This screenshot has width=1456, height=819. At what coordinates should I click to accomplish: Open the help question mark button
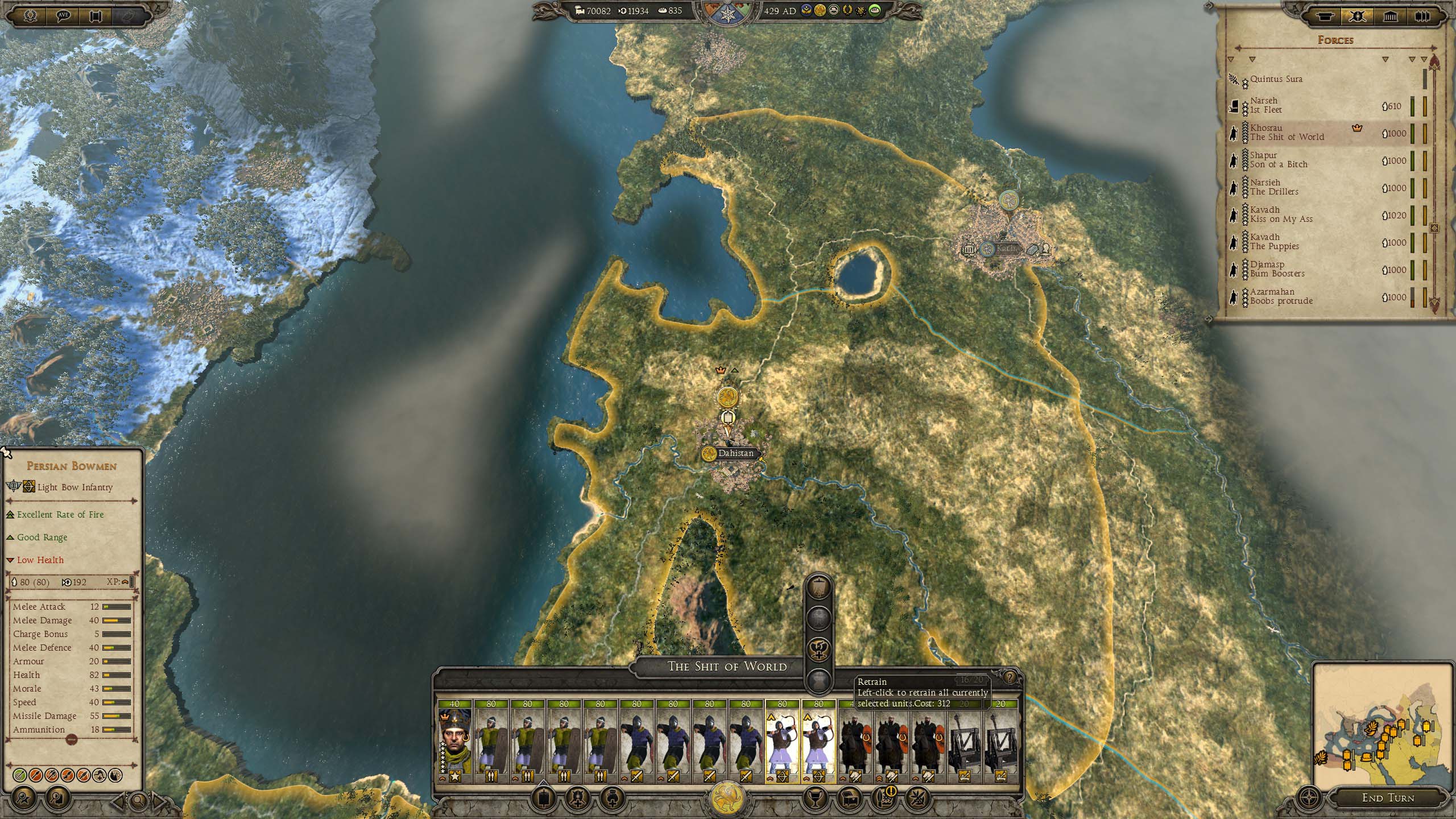1010,677
